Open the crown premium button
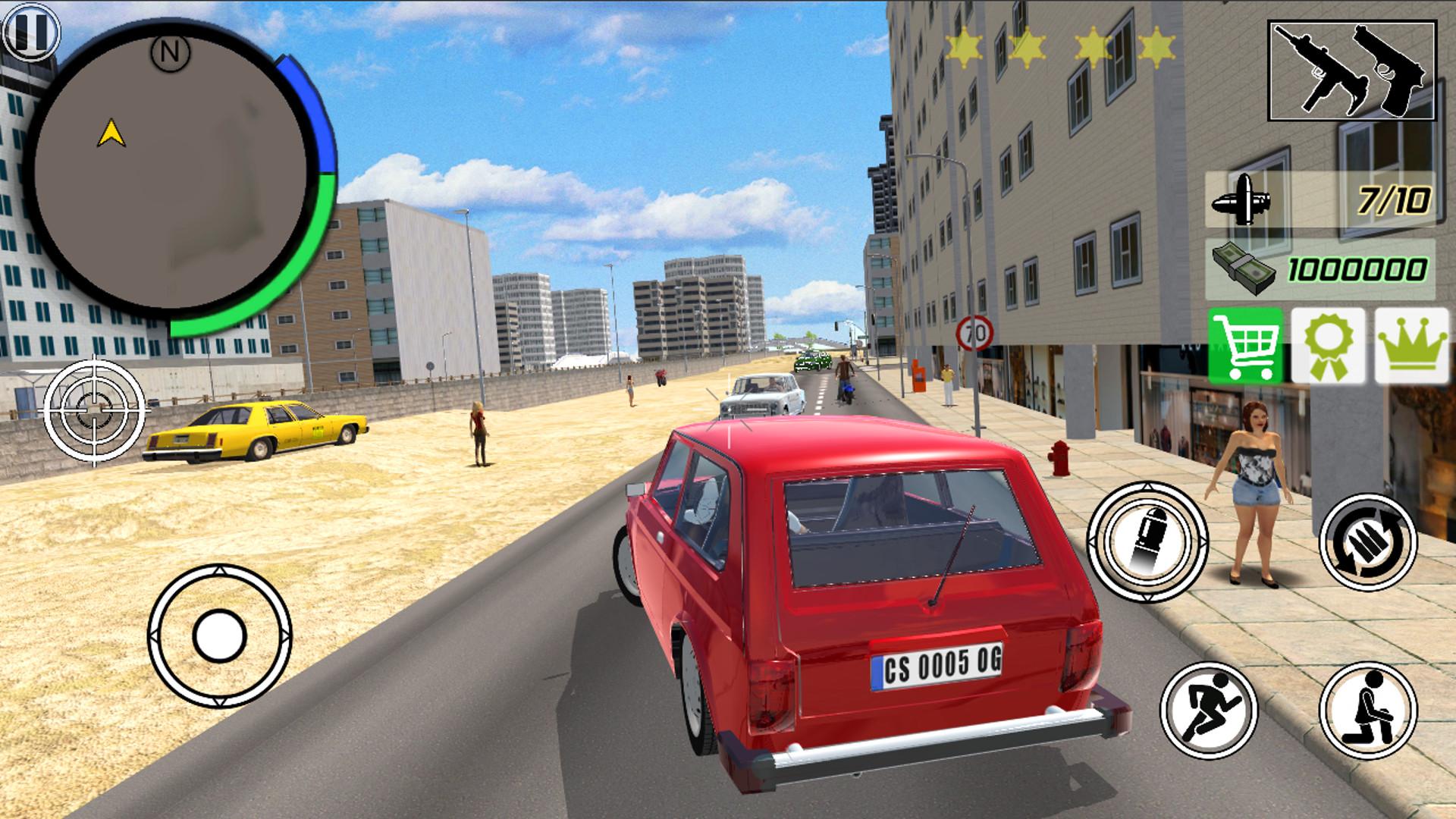 tap(1411, 346)
